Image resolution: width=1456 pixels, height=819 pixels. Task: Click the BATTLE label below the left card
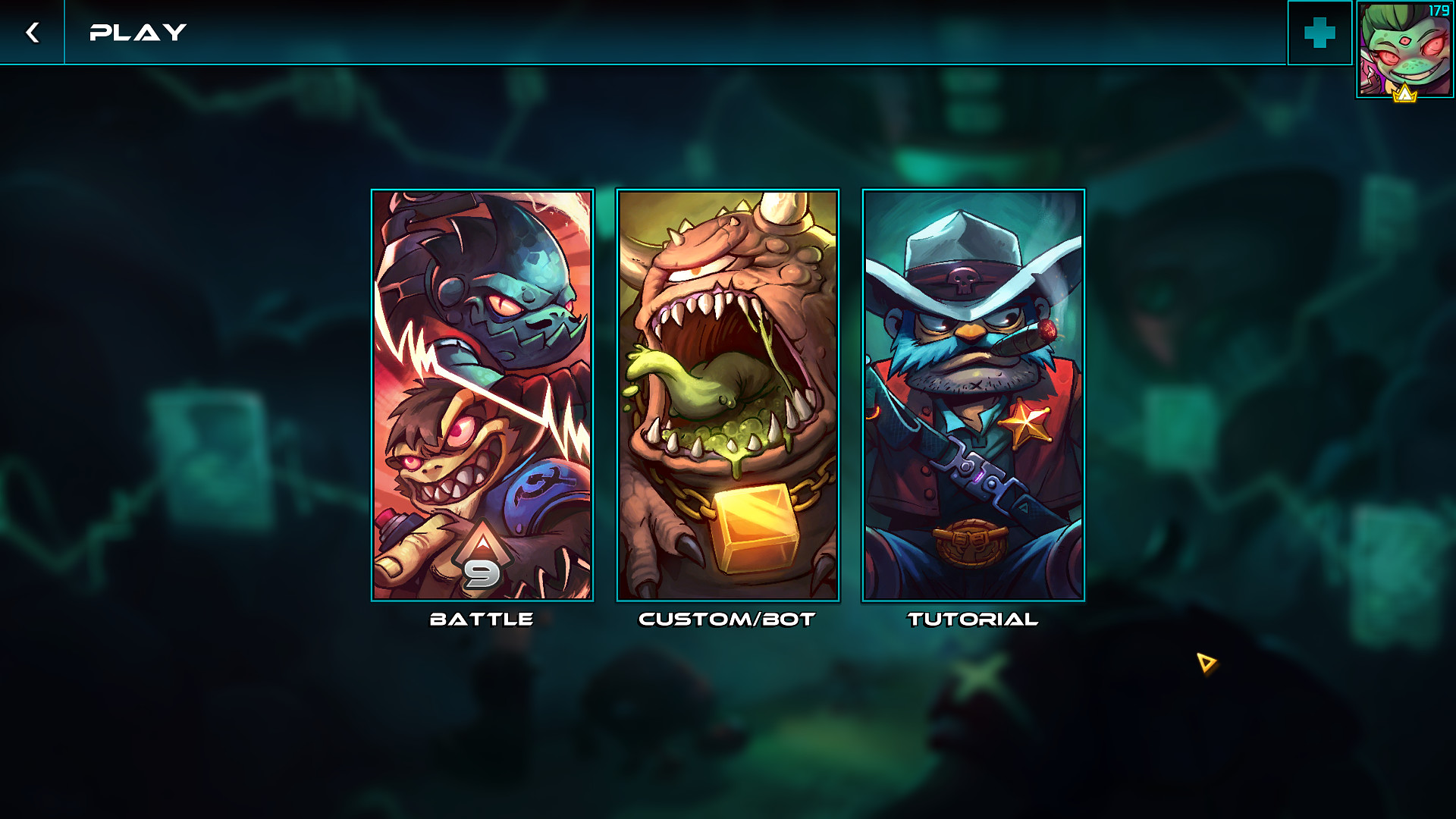(481, 619)
